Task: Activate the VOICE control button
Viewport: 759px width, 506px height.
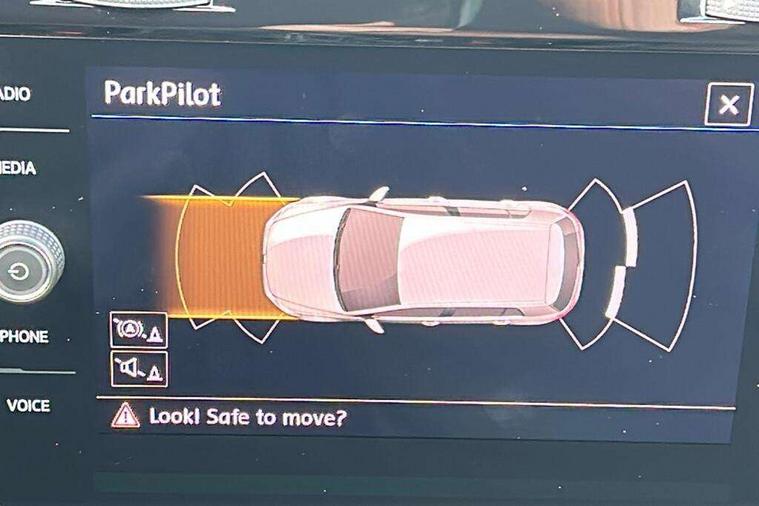Action: pyautogui.click(x=27, y=405)
